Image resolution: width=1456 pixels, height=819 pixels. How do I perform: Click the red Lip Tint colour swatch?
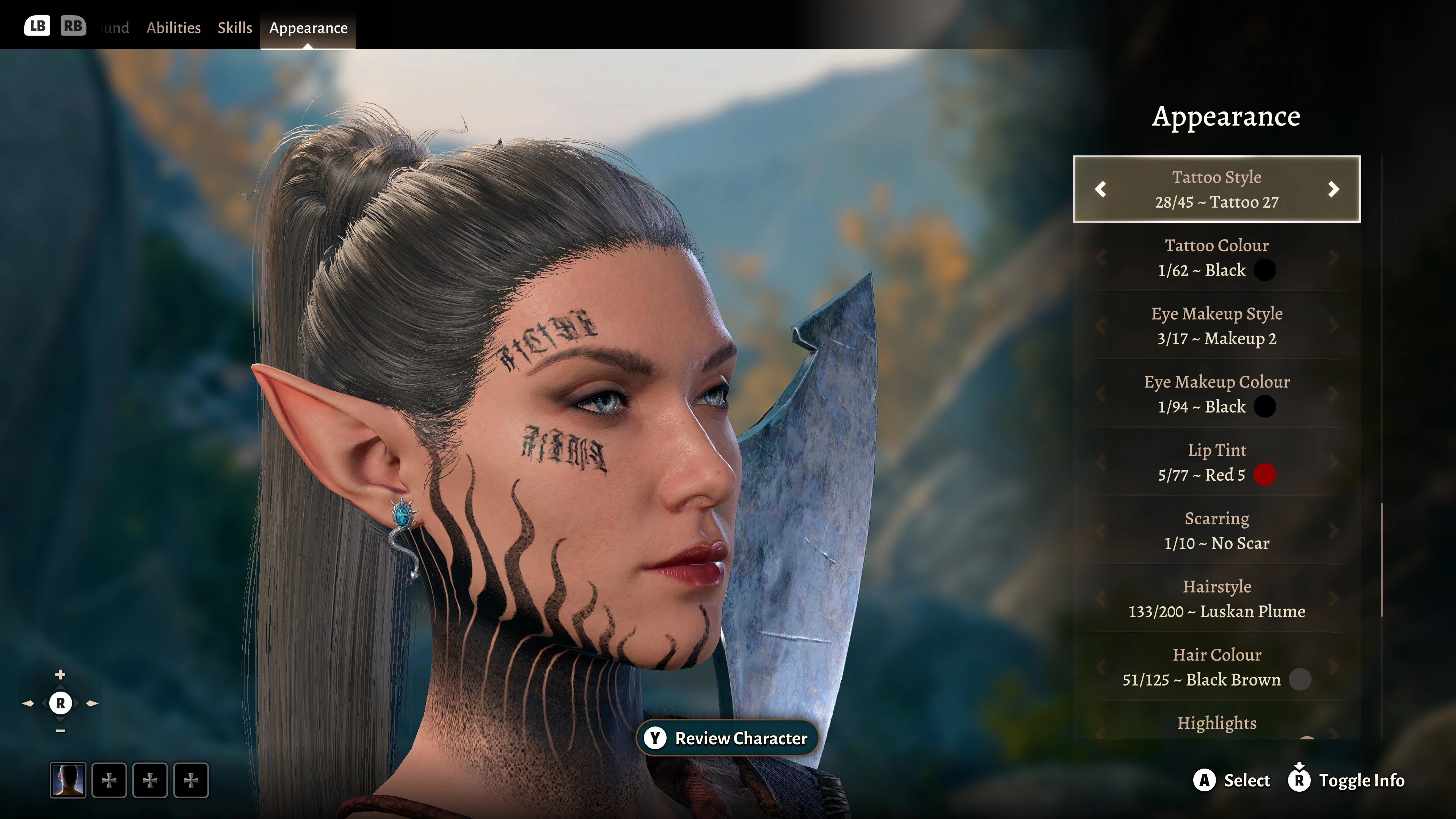click(x=1265, y=475)
